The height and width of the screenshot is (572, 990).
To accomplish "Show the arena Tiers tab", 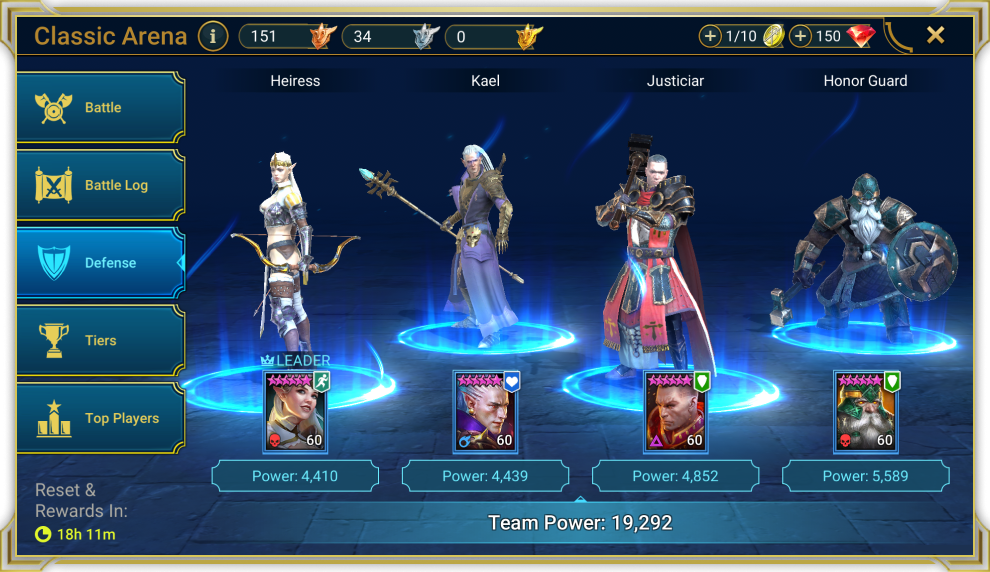I will [x=101, y=341].
